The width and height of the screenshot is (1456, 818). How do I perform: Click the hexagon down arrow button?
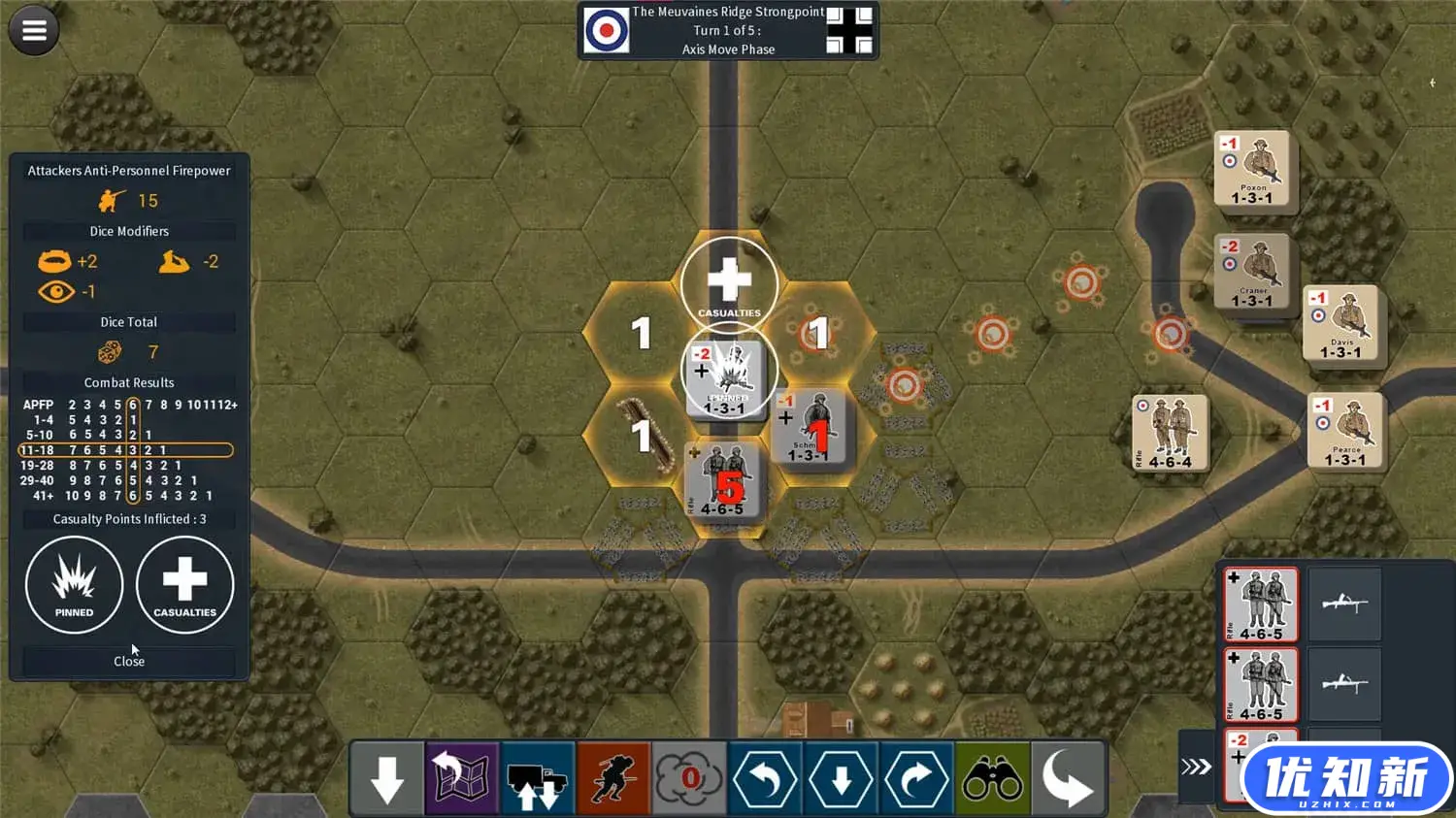[x=841, y=778]
